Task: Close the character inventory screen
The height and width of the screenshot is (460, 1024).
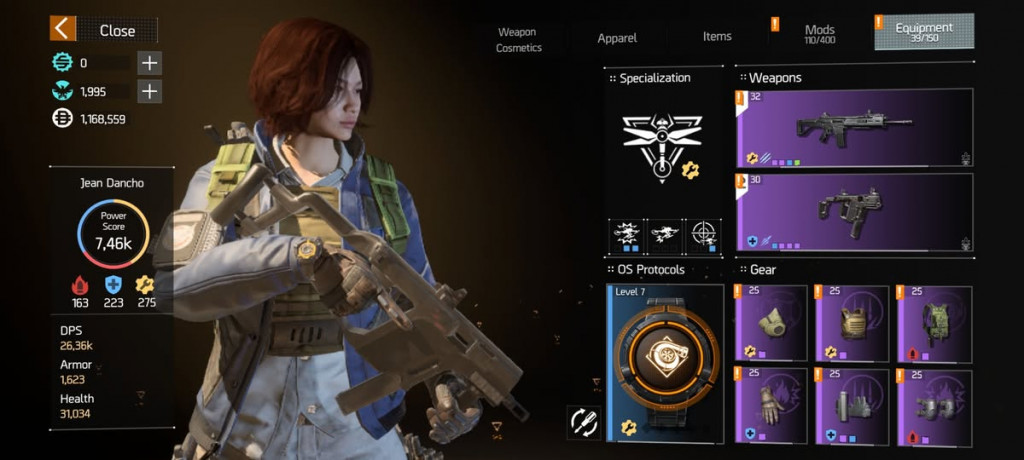Action: (x=101, y=30)
